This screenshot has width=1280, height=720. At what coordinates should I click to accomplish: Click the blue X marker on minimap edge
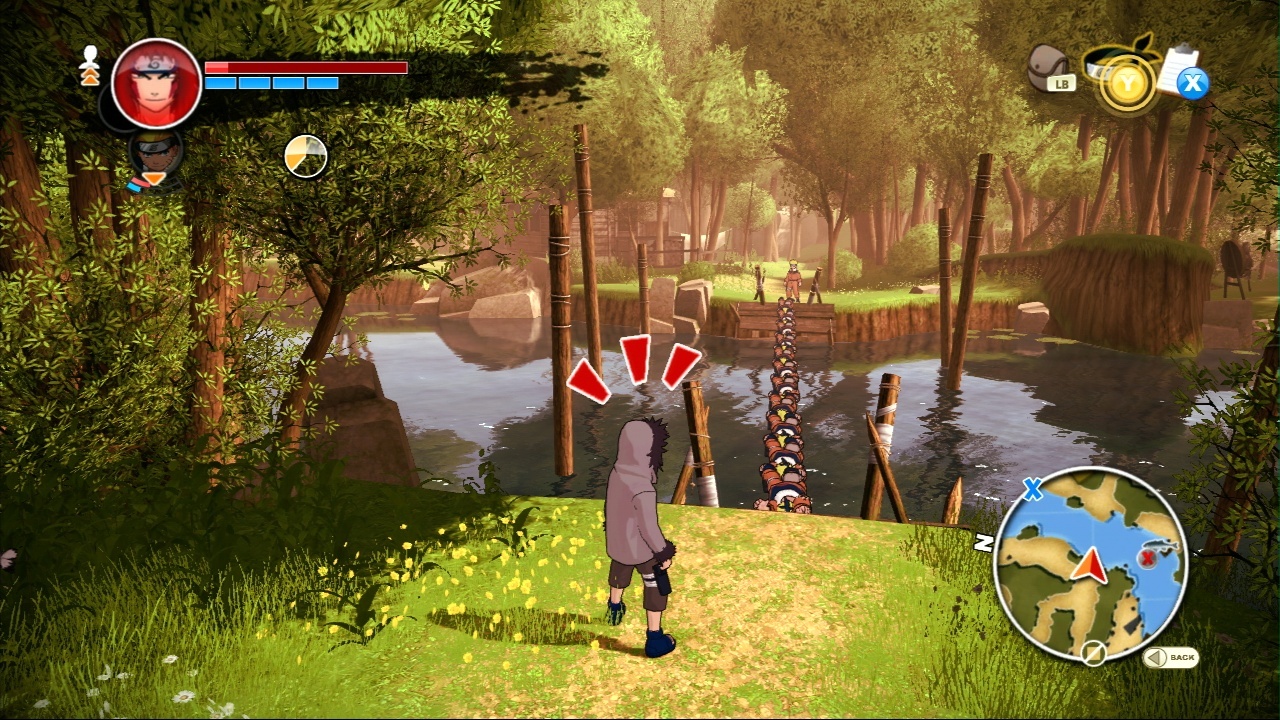point(1032,490)
